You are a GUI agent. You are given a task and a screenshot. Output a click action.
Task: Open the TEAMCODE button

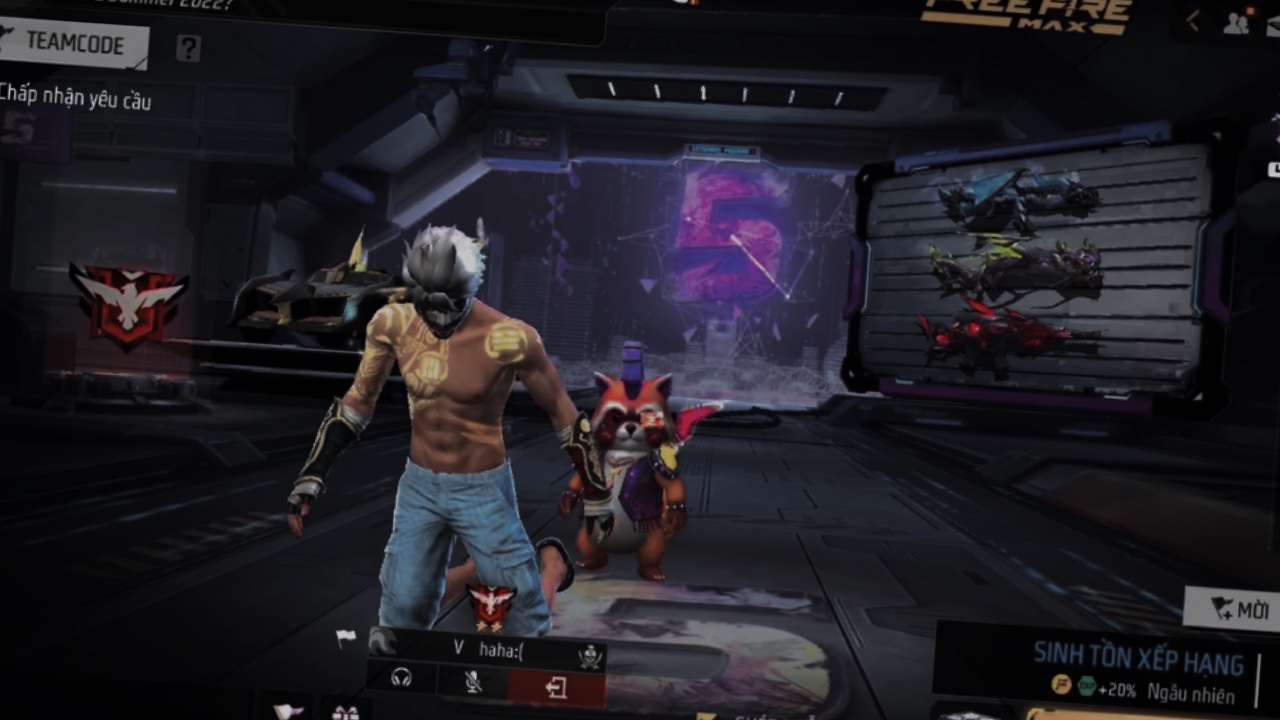[73, 44]
